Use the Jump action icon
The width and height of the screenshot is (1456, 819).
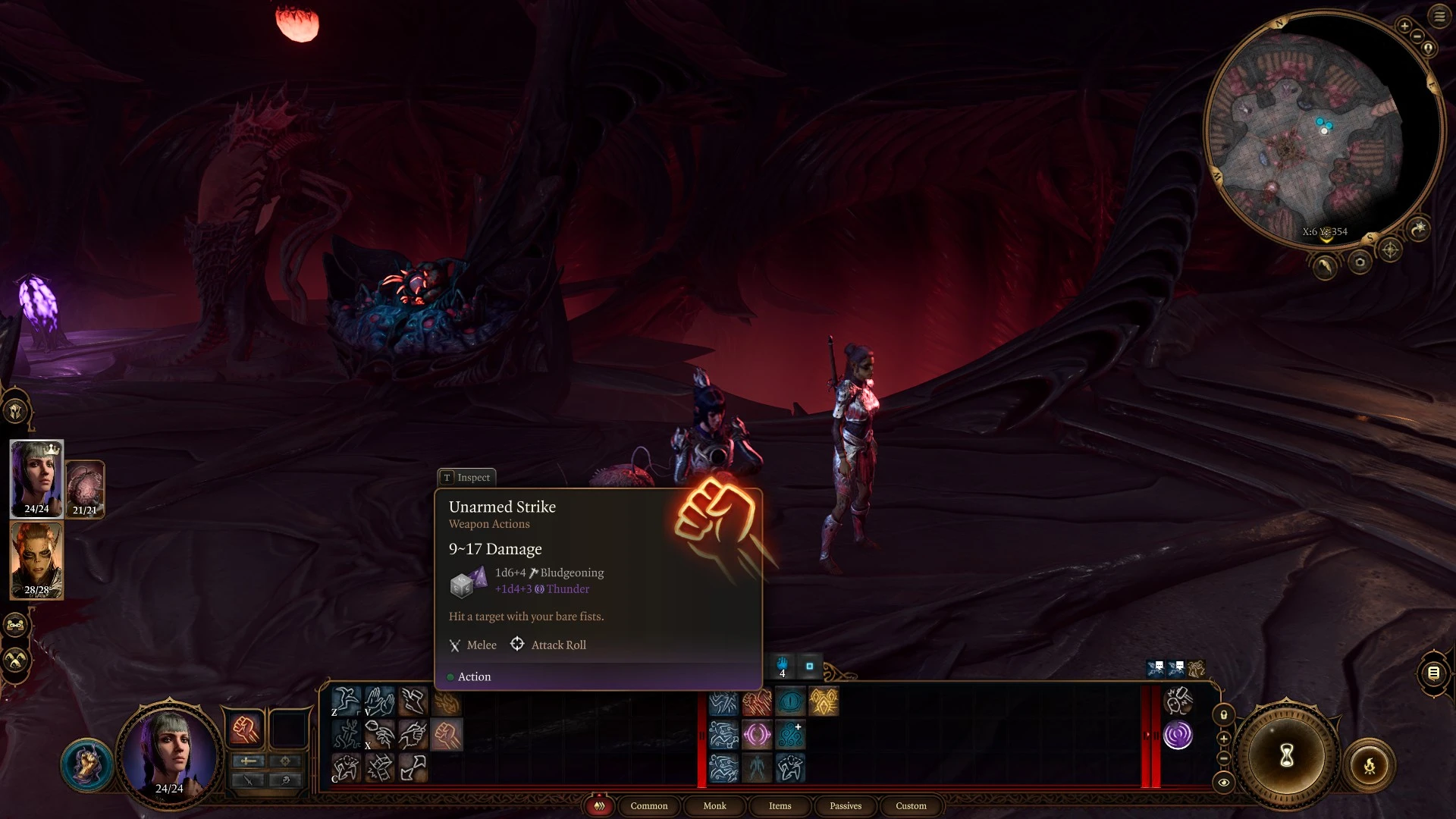tap(346, 701)
